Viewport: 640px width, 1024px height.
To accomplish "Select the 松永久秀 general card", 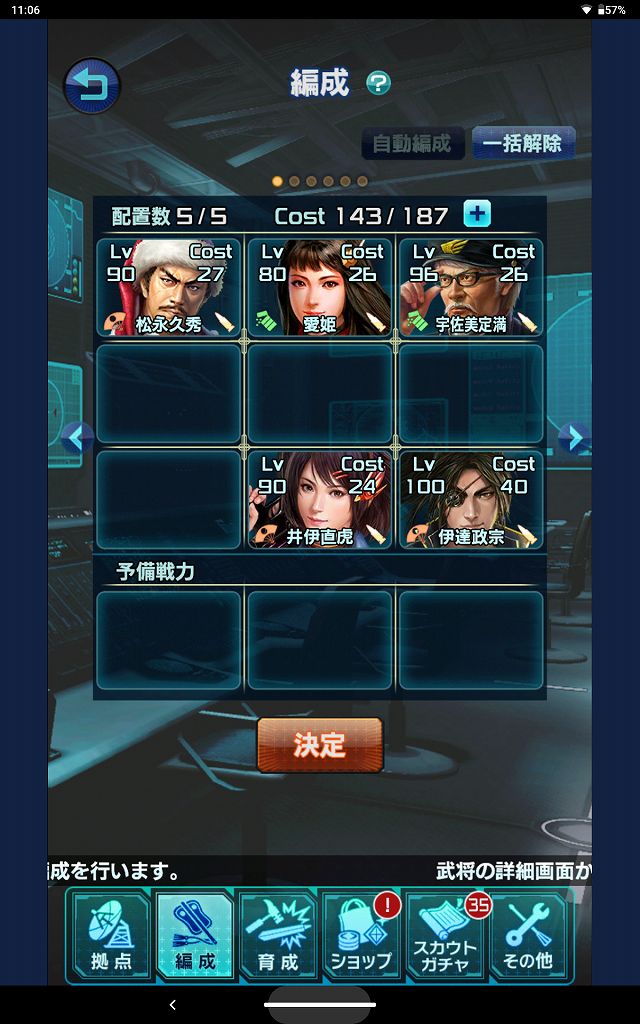I will pyautogui.click(x=169, y=287).
